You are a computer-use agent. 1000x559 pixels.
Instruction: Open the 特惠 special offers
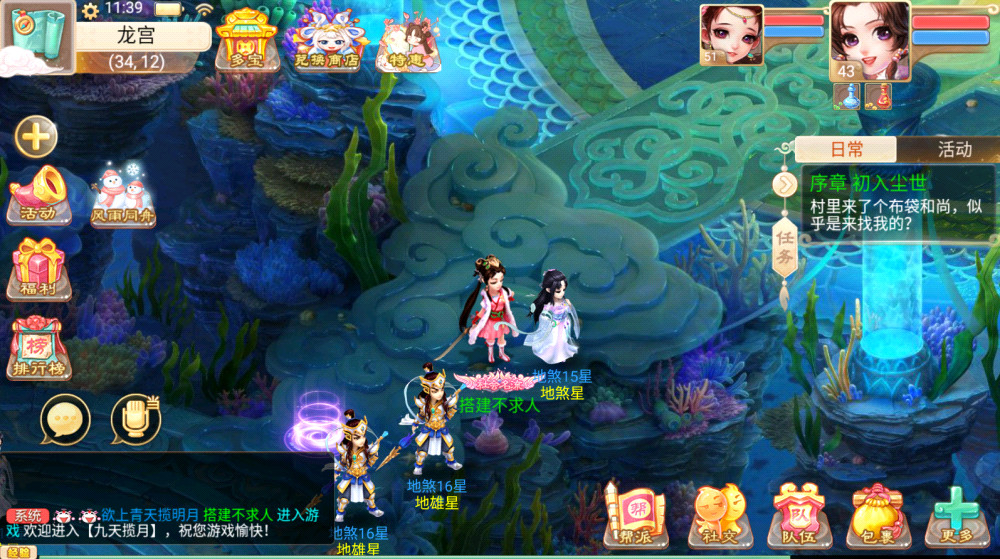point(409,41)
